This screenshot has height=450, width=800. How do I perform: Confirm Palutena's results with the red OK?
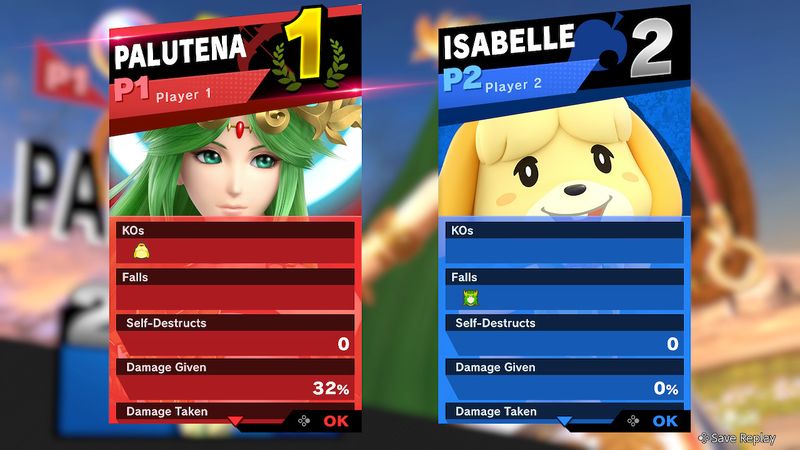335,421
